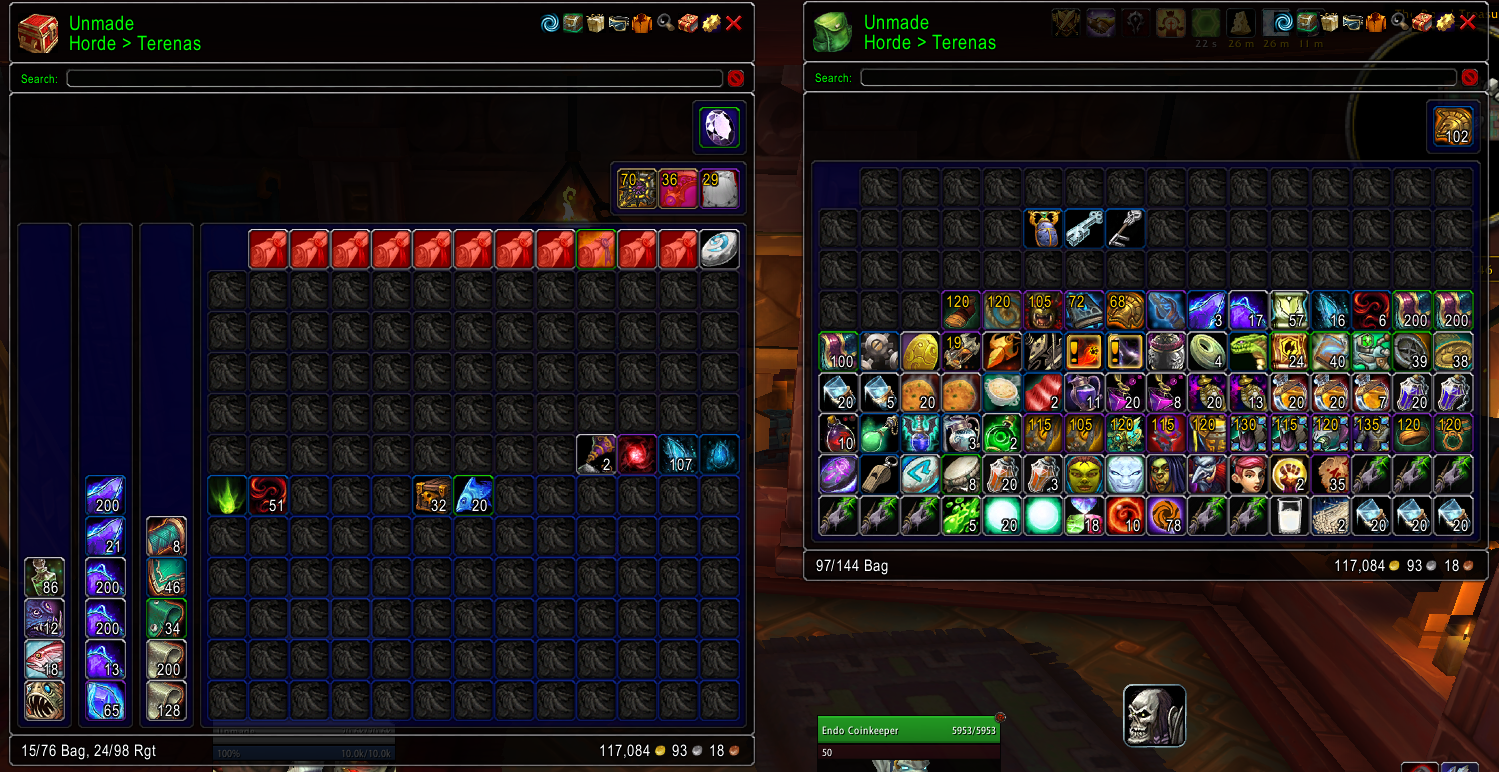Click Endo Coinkeeper's green health bar
The height and width of the screenshot is (772, 1499).
pyautogui.click(x=907, y=730)
